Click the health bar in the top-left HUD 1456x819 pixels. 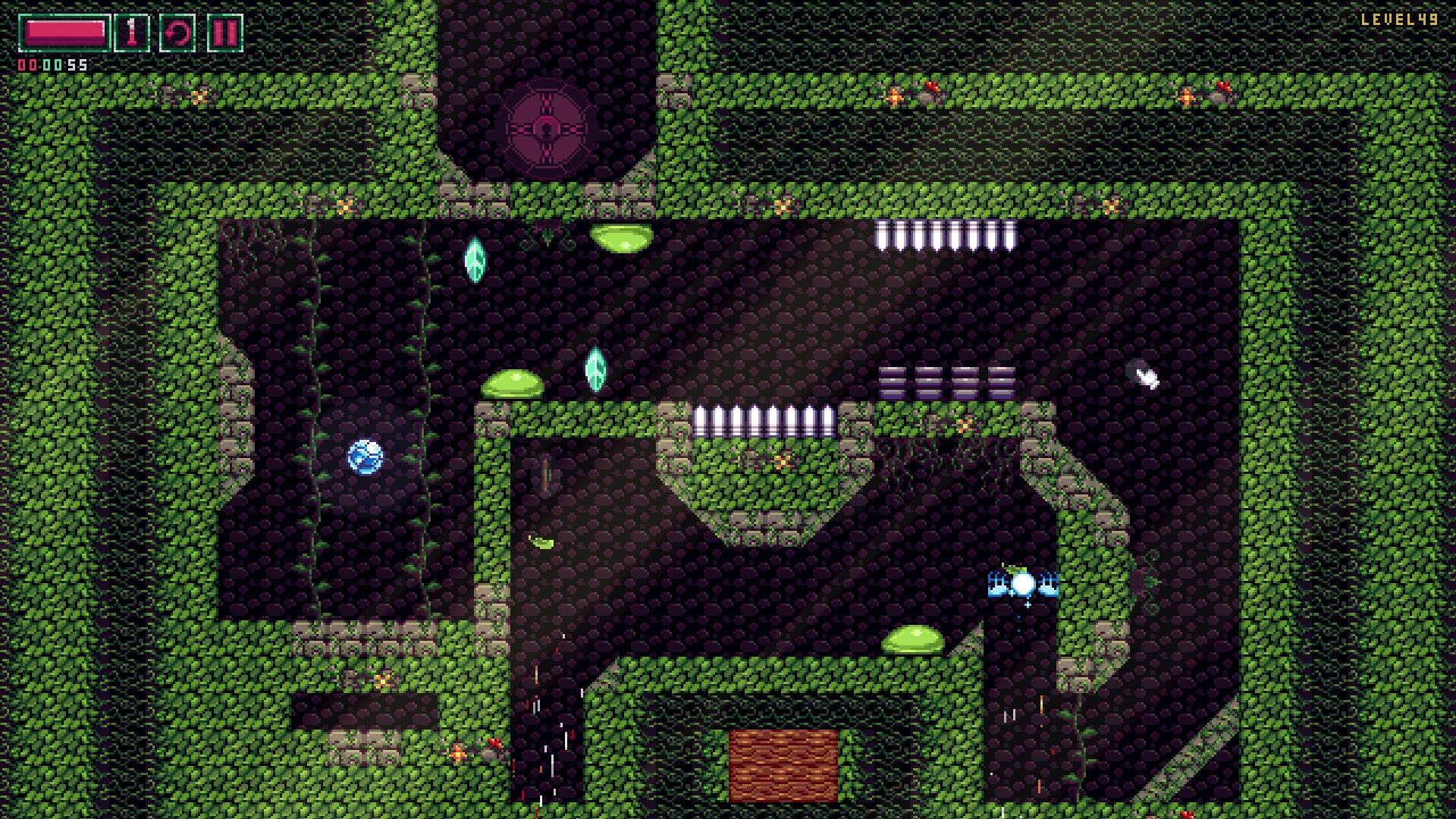coord(64,32)
